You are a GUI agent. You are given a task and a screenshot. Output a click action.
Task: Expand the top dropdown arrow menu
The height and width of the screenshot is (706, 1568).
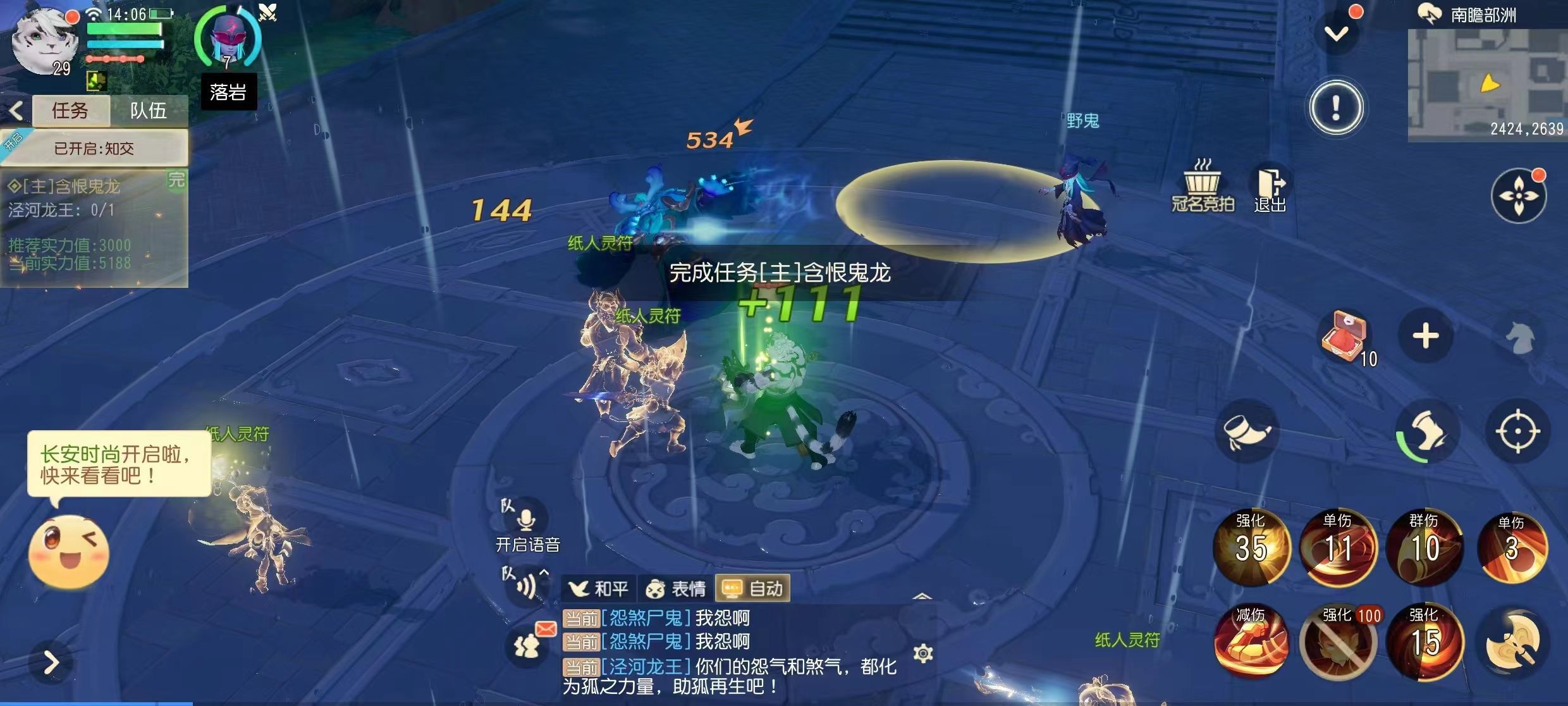pyautogui.click(x=1336, y=34)
